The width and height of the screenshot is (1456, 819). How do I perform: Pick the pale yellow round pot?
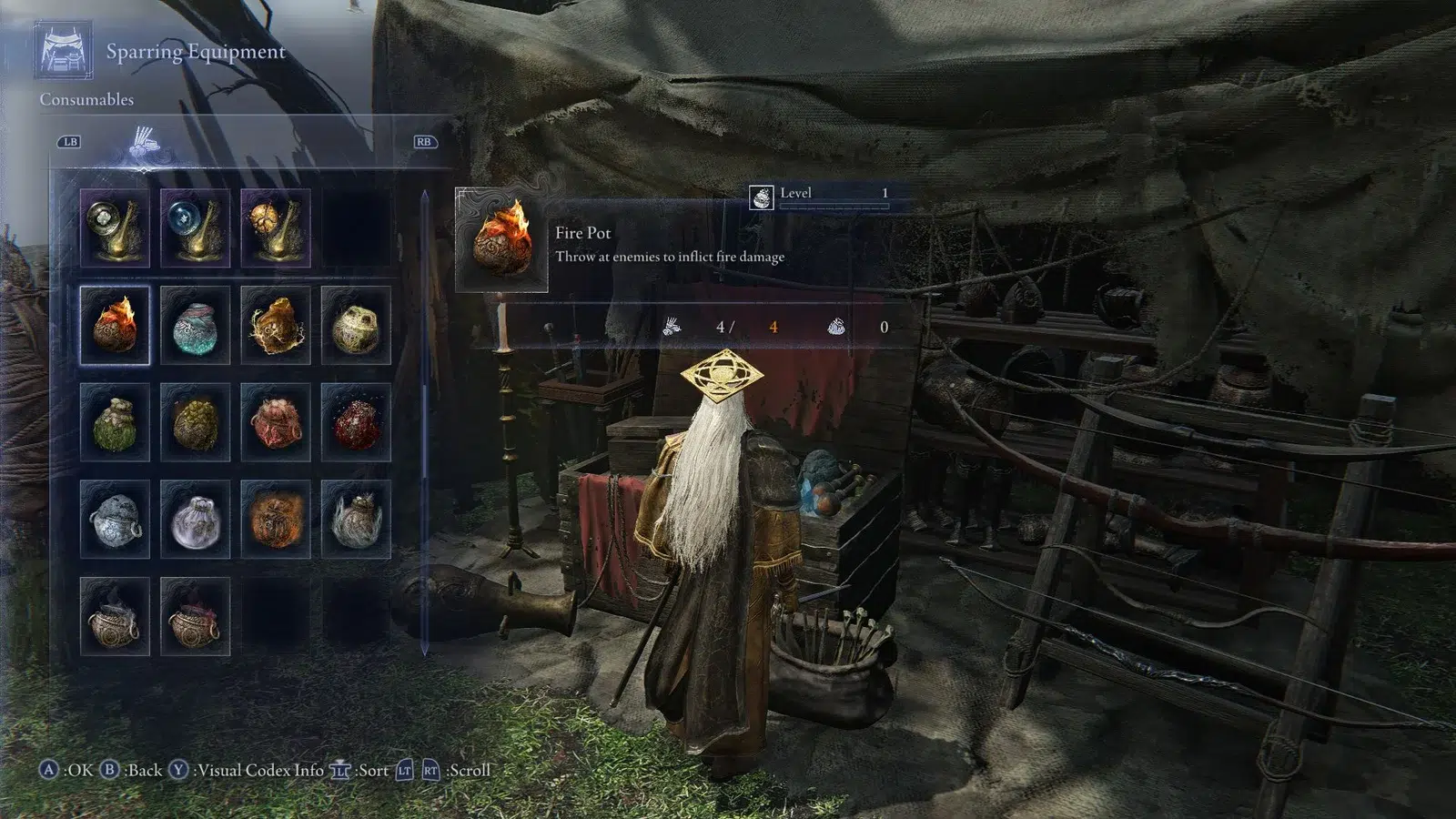click(356, 325)
